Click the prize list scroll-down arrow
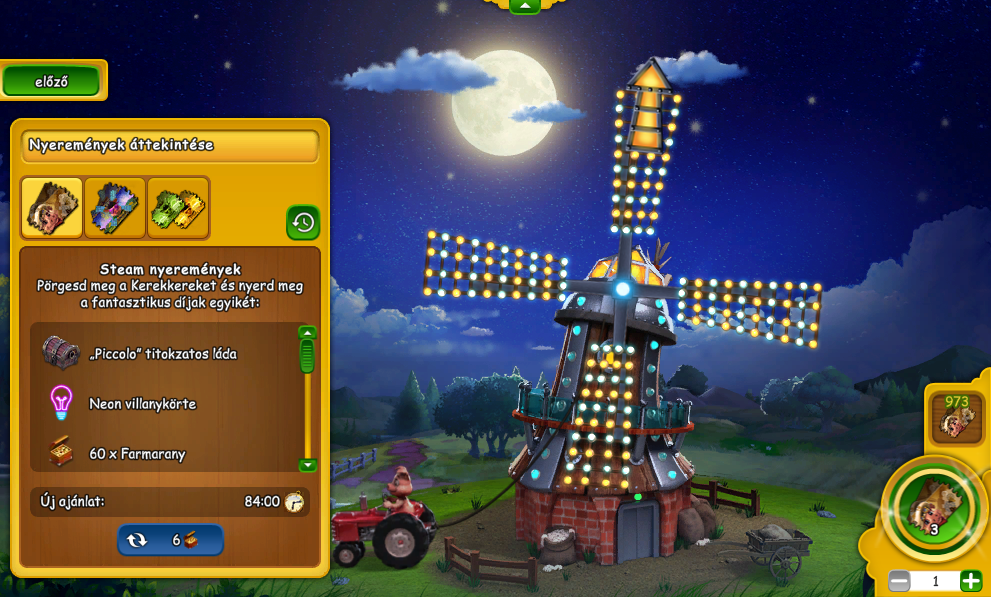991x597 pixels. click(x=307, y=465)
